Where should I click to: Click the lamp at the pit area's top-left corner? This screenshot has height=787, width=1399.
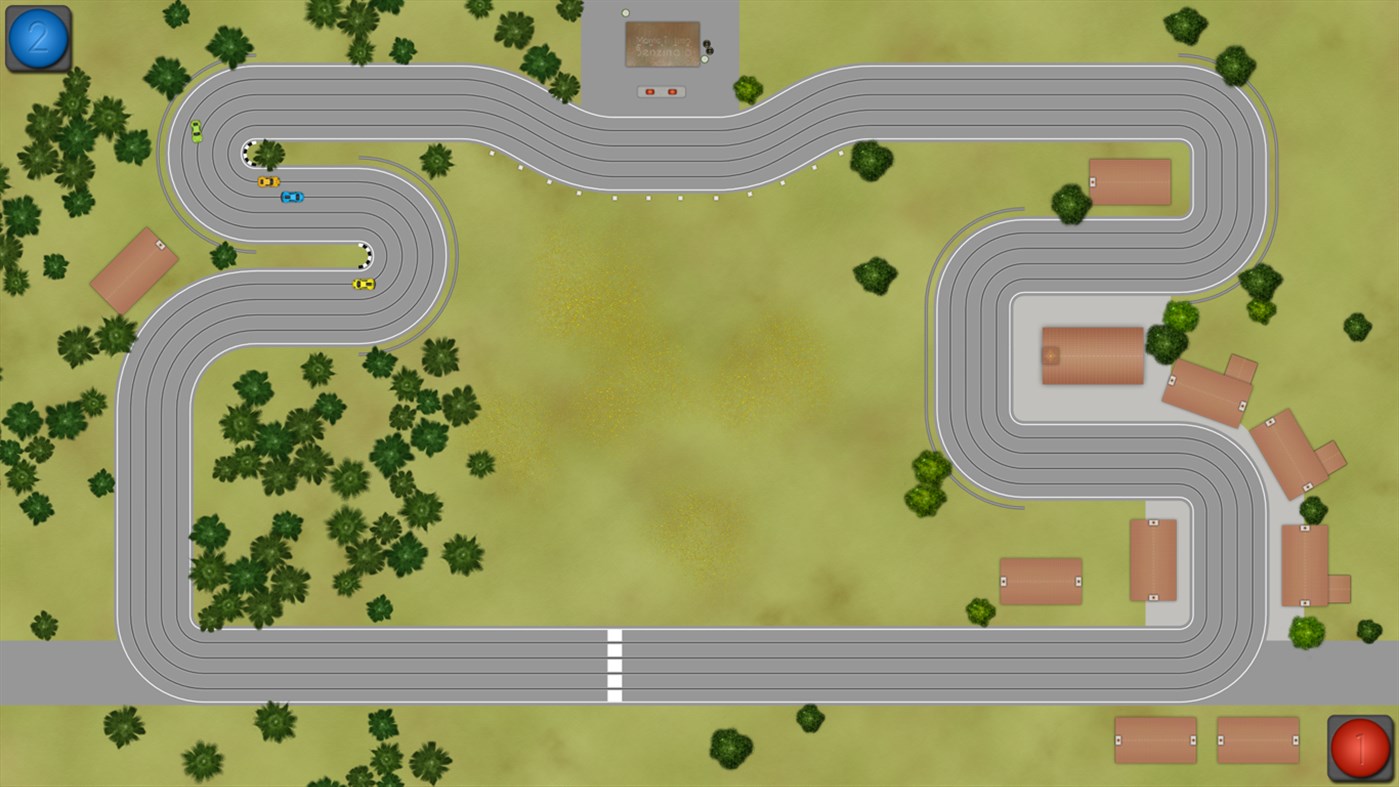pos(625,13)
